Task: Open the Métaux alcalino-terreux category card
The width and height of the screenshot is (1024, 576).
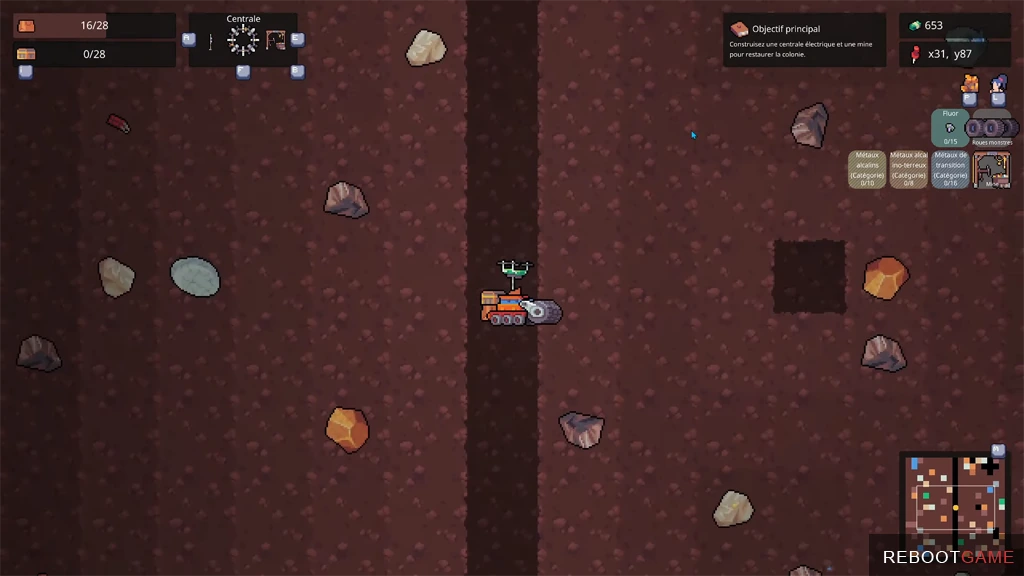Action: 909,169
